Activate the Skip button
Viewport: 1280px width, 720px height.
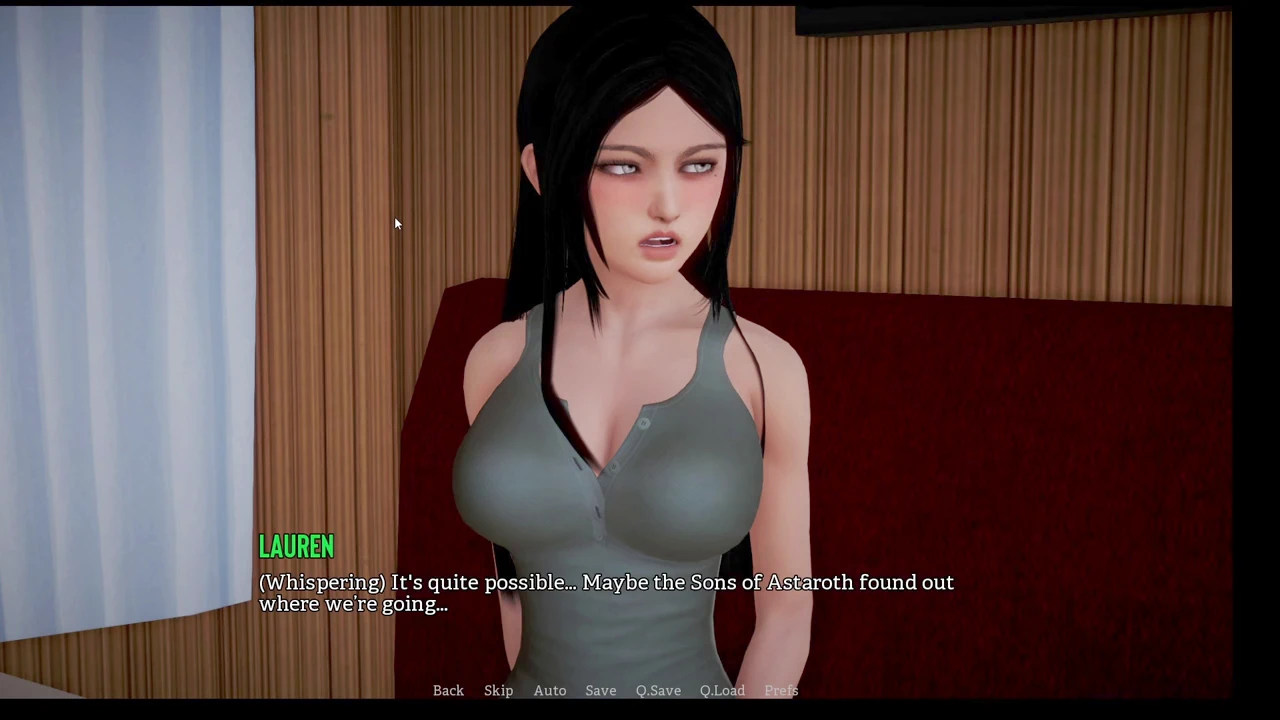coord(498,691)
